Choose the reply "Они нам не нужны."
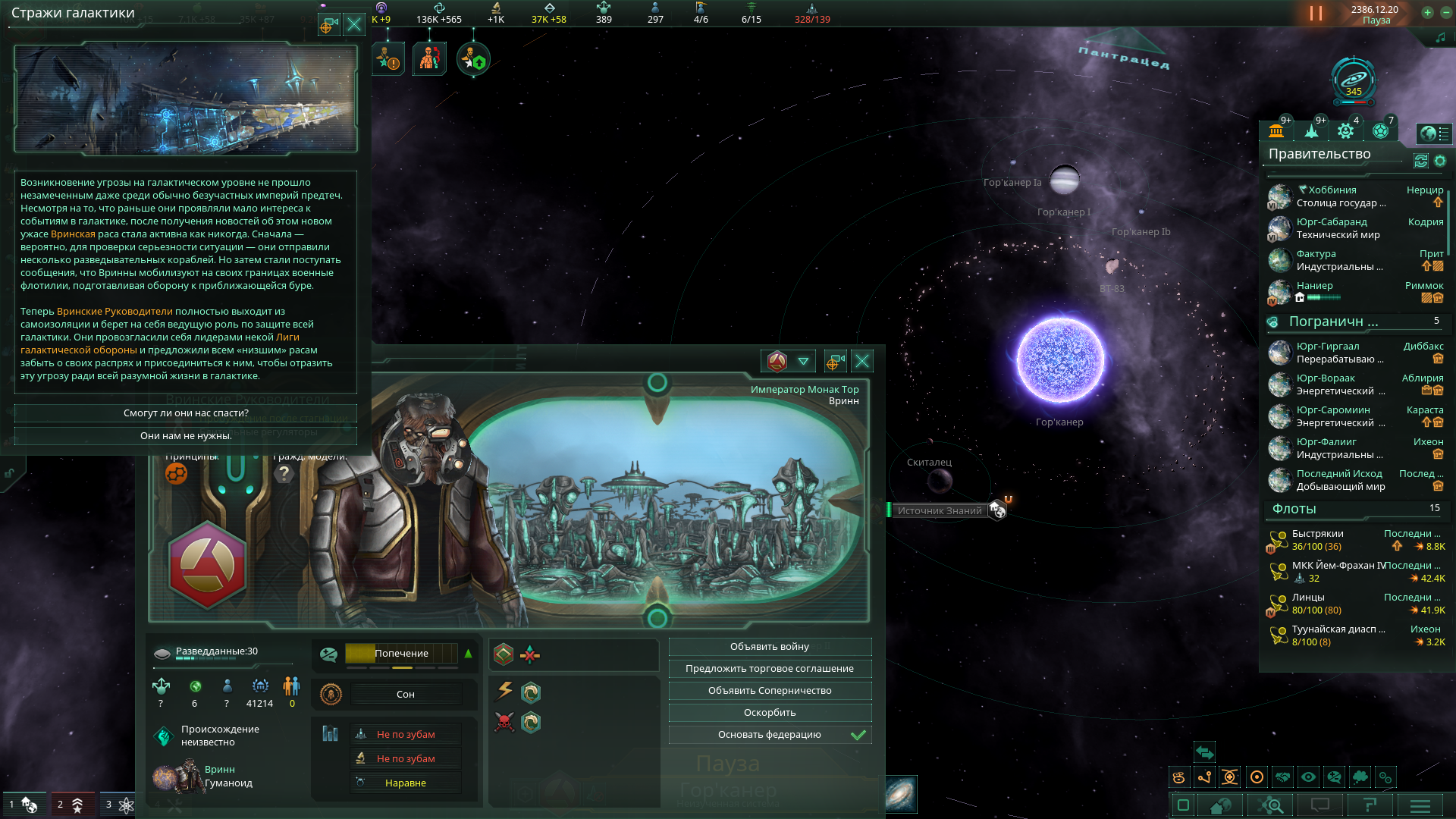 pyautogui.click(x=186, y=436)
